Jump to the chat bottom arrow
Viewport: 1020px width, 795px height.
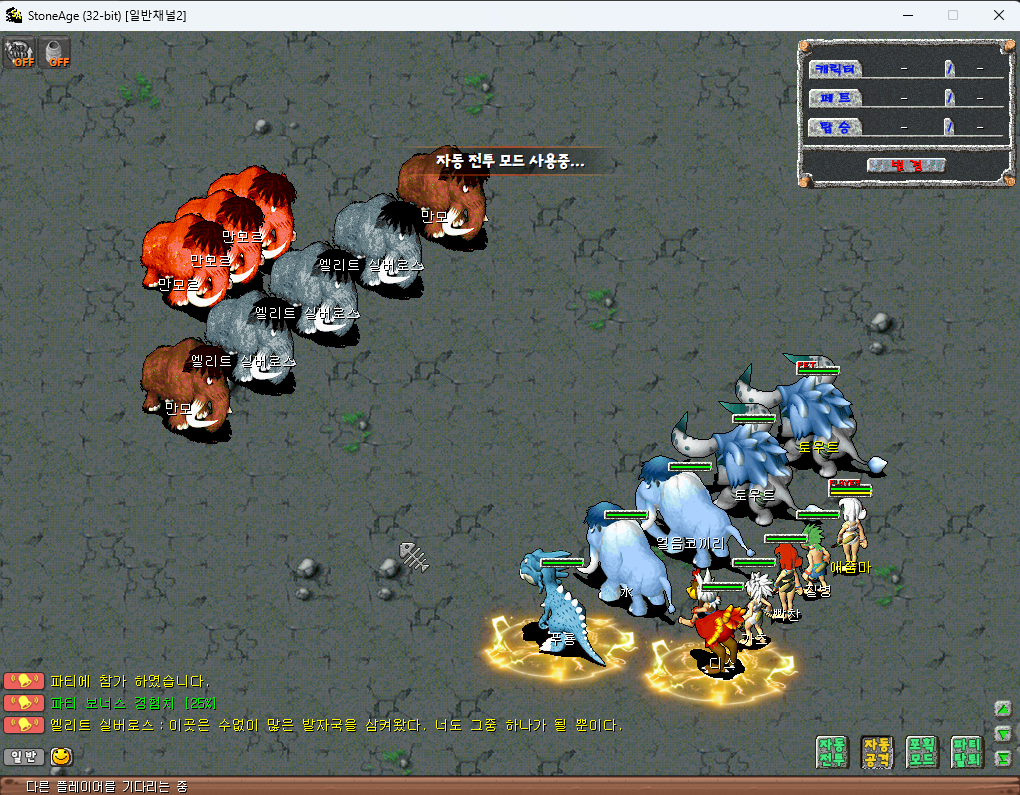1003,759
